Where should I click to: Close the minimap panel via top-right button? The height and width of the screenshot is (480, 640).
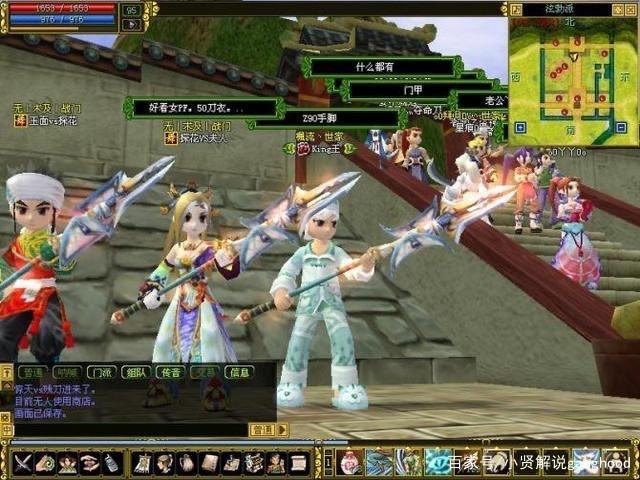pyautogui.click(x=631, y=9)
